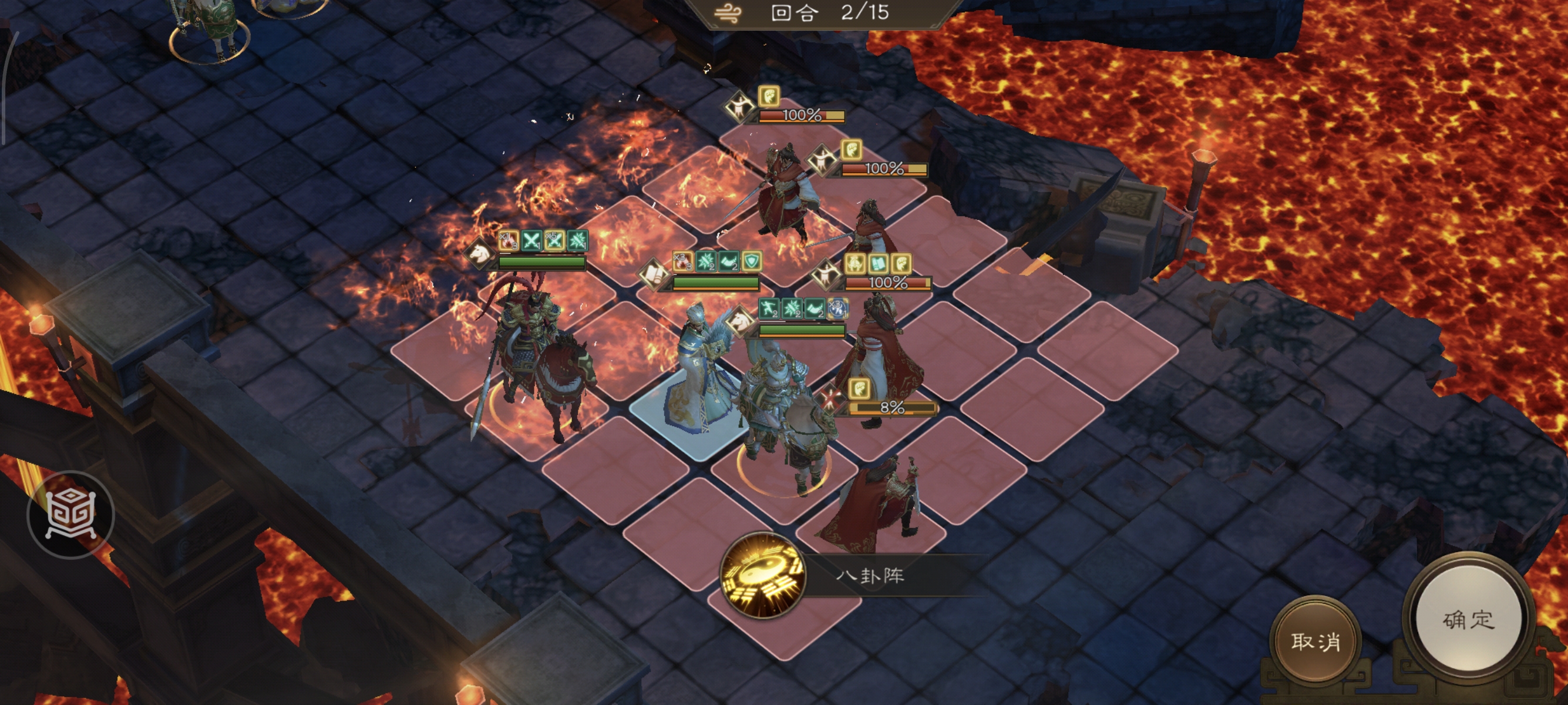Confirm the action with 确定
The image size is (1568, 705).
[x=1468, y=620]
